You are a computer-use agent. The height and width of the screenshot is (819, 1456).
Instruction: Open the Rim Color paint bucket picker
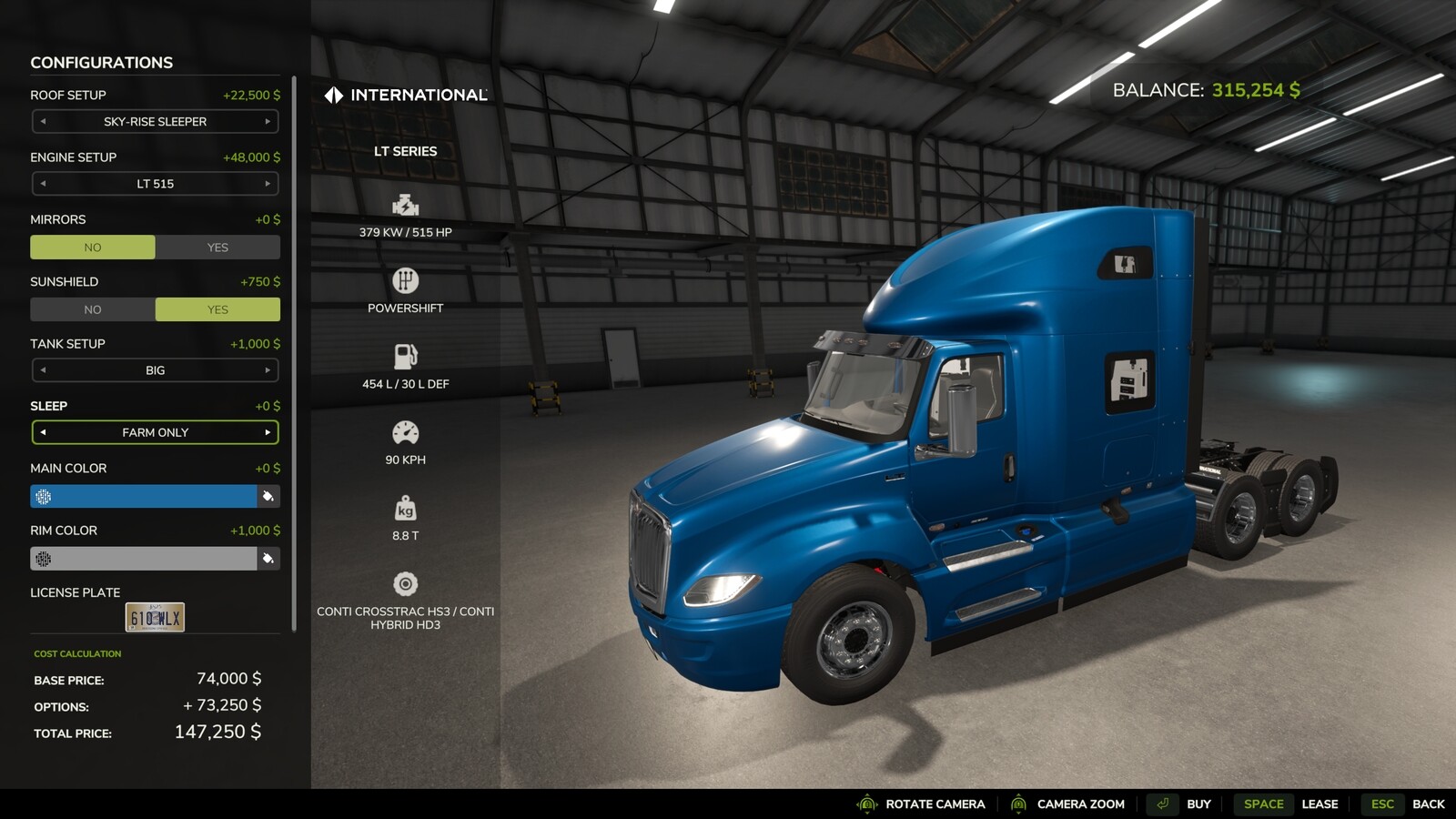pos(269,558)
